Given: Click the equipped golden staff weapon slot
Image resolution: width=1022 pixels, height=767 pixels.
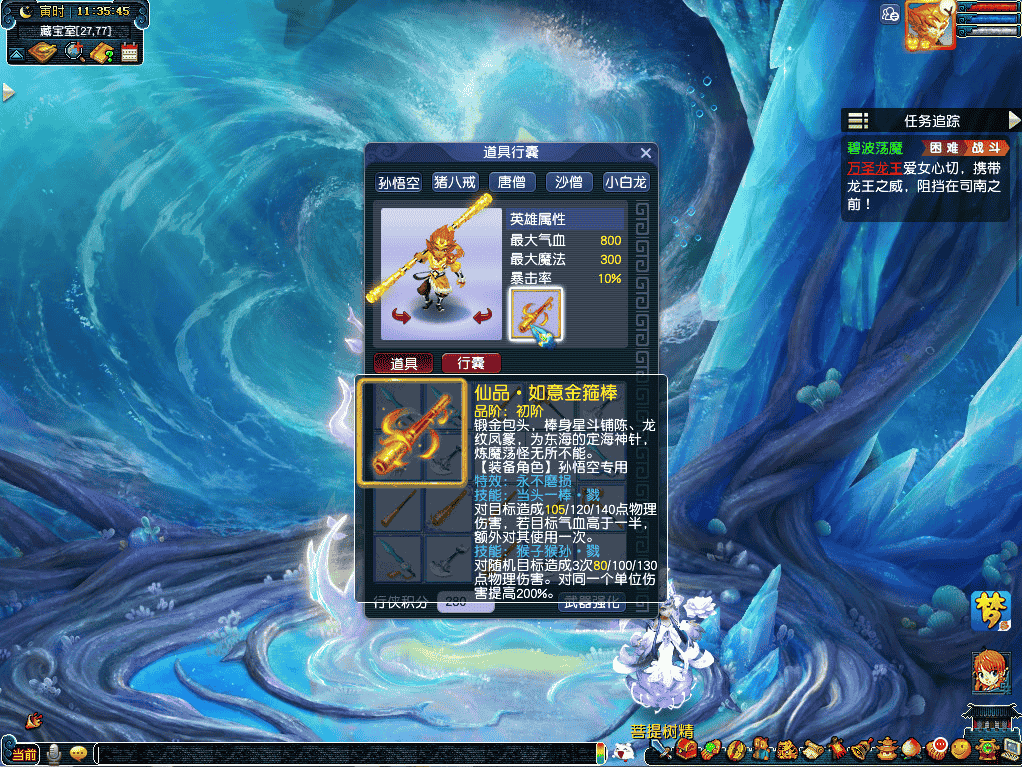Looking at the screenshot, I should pyautogui.click(x=536, y=314).
